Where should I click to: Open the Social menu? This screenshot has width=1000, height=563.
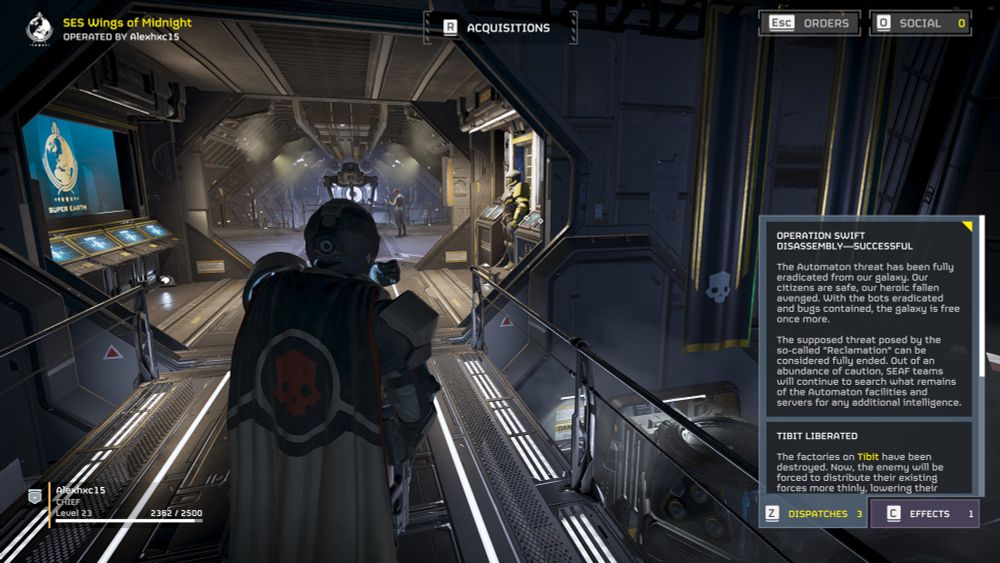click(x=920, y=23)
